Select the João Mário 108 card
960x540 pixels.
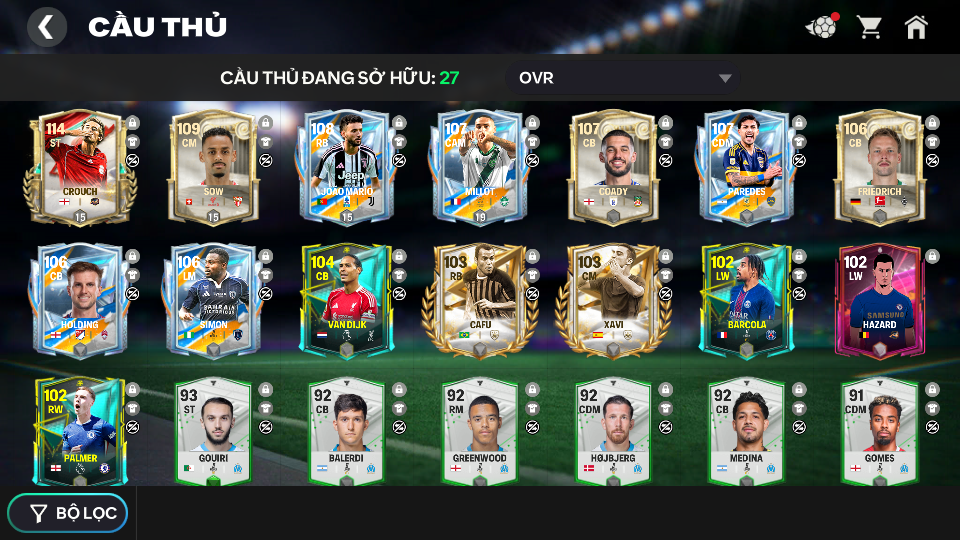coord(345,167)
